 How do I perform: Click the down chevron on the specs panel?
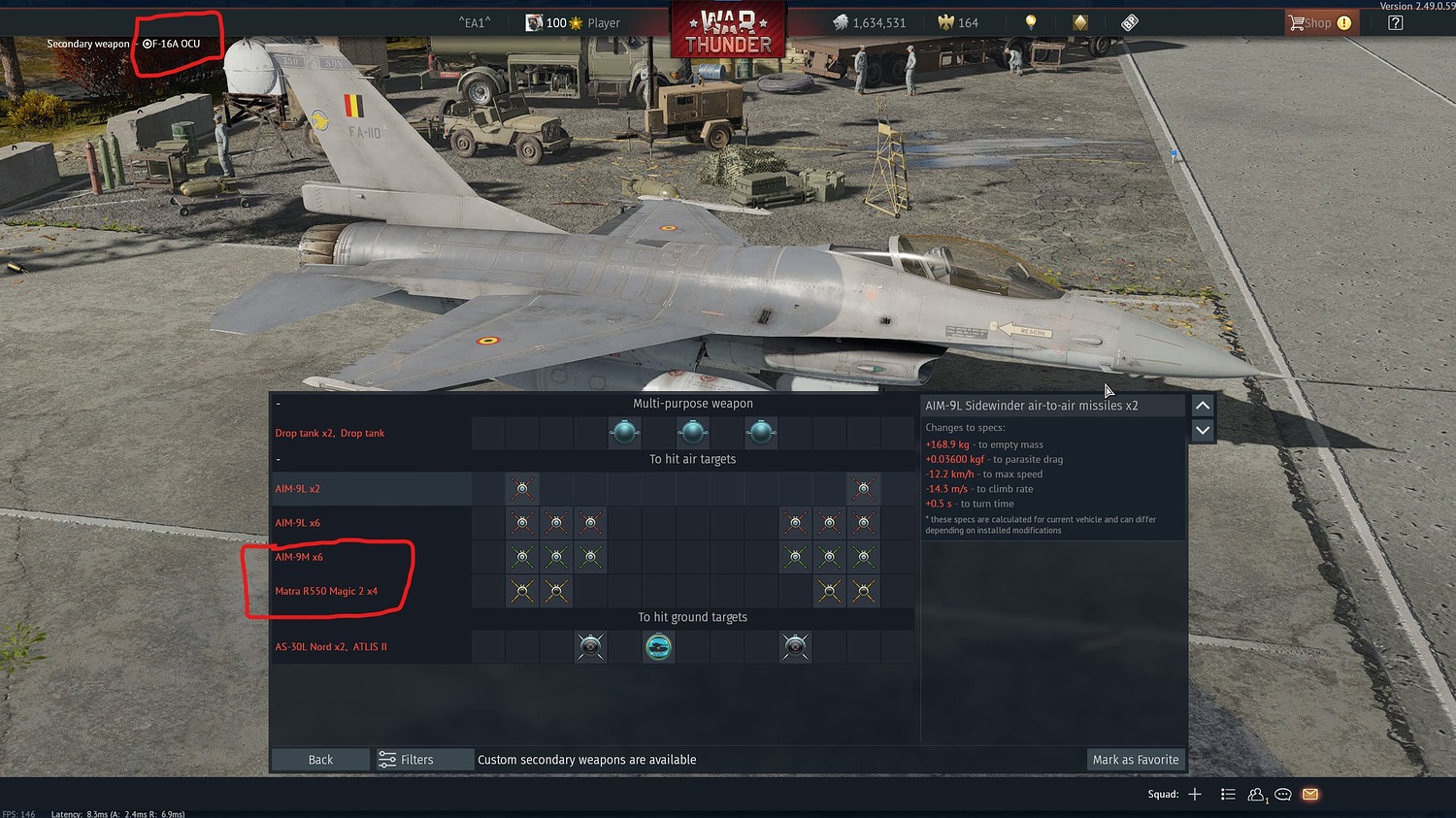[1202, 430]
